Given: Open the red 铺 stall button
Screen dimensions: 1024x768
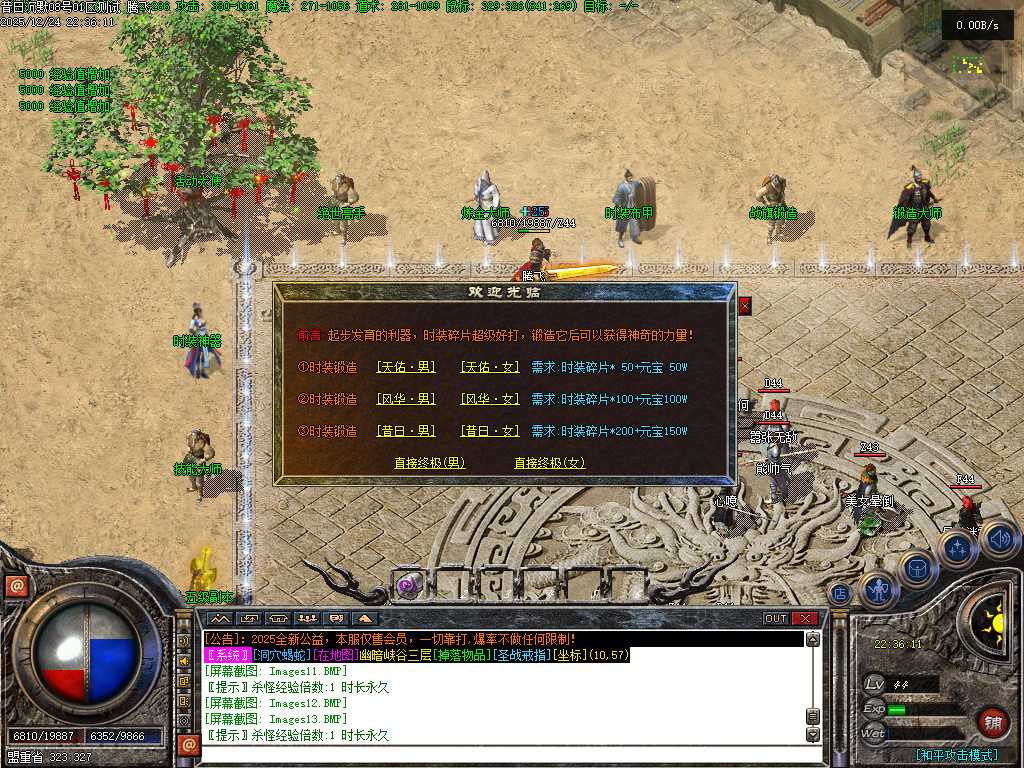Looking at the screenshot, I should point(993,722).
